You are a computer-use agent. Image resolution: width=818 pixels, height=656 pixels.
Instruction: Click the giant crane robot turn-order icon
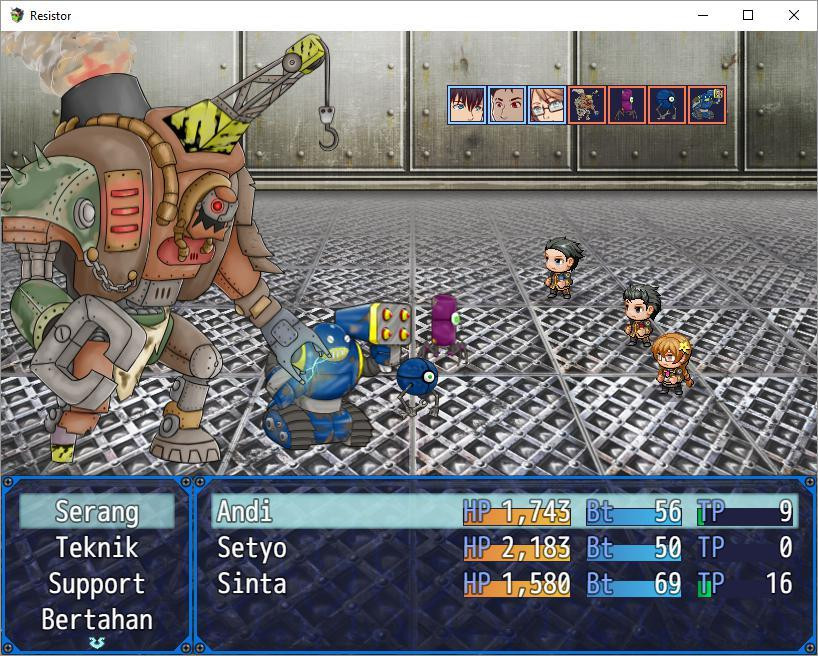pos(587,105)
